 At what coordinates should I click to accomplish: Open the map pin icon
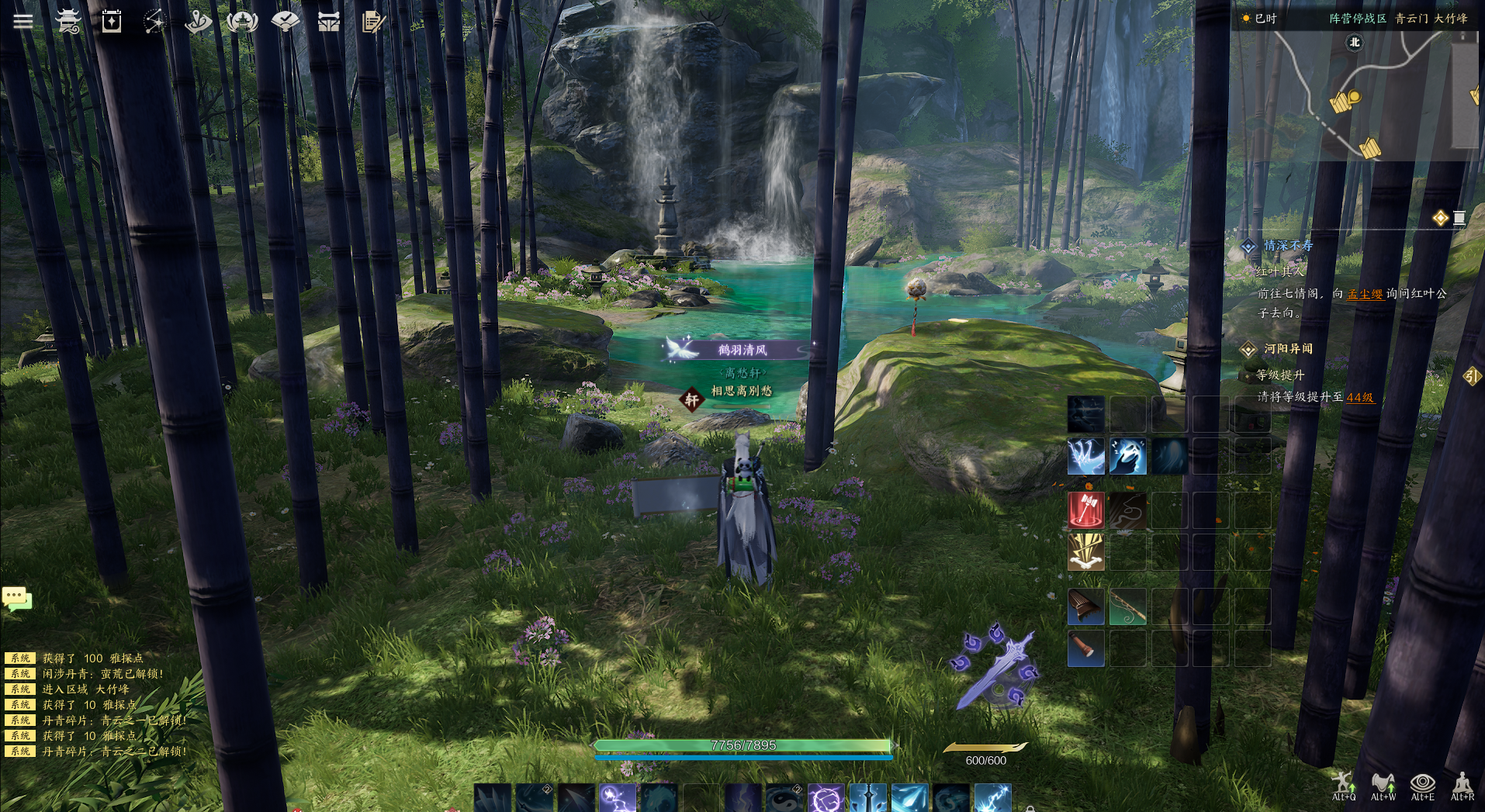[x=198, y=21]
